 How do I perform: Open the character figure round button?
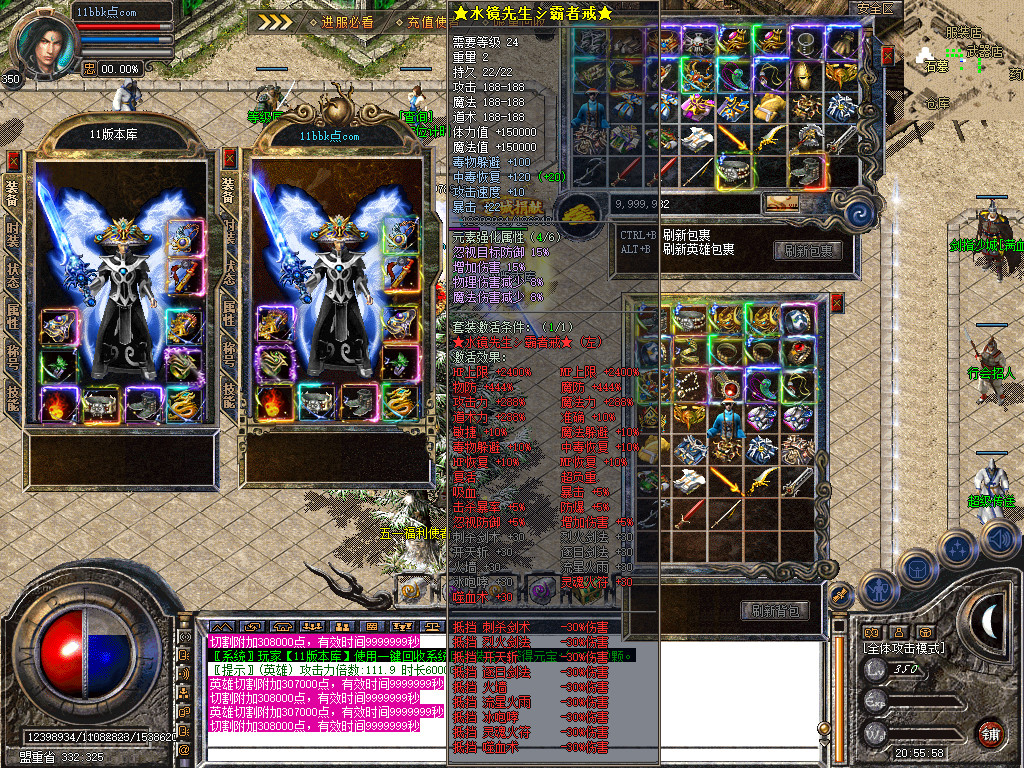877,589
